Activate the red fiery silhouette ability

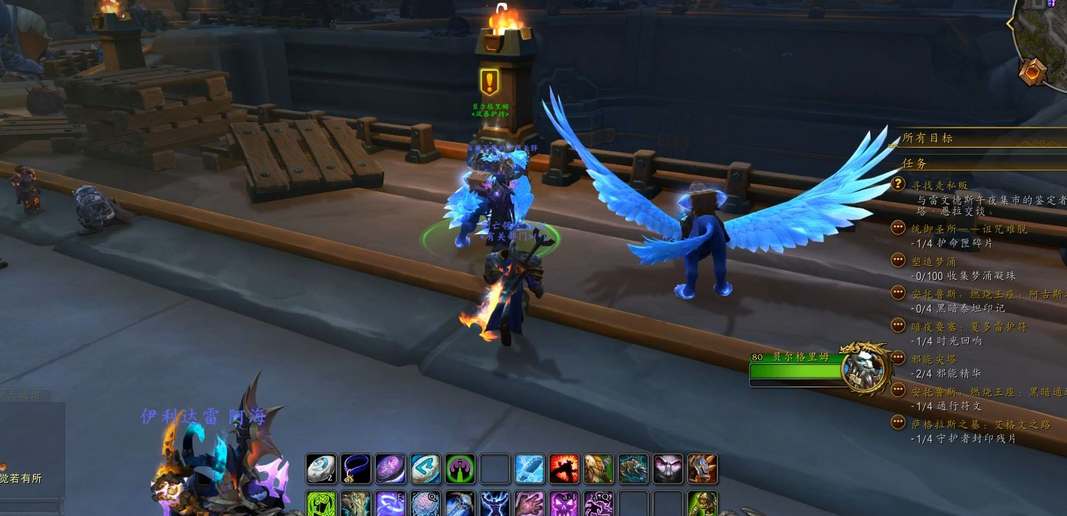point(564,469)
